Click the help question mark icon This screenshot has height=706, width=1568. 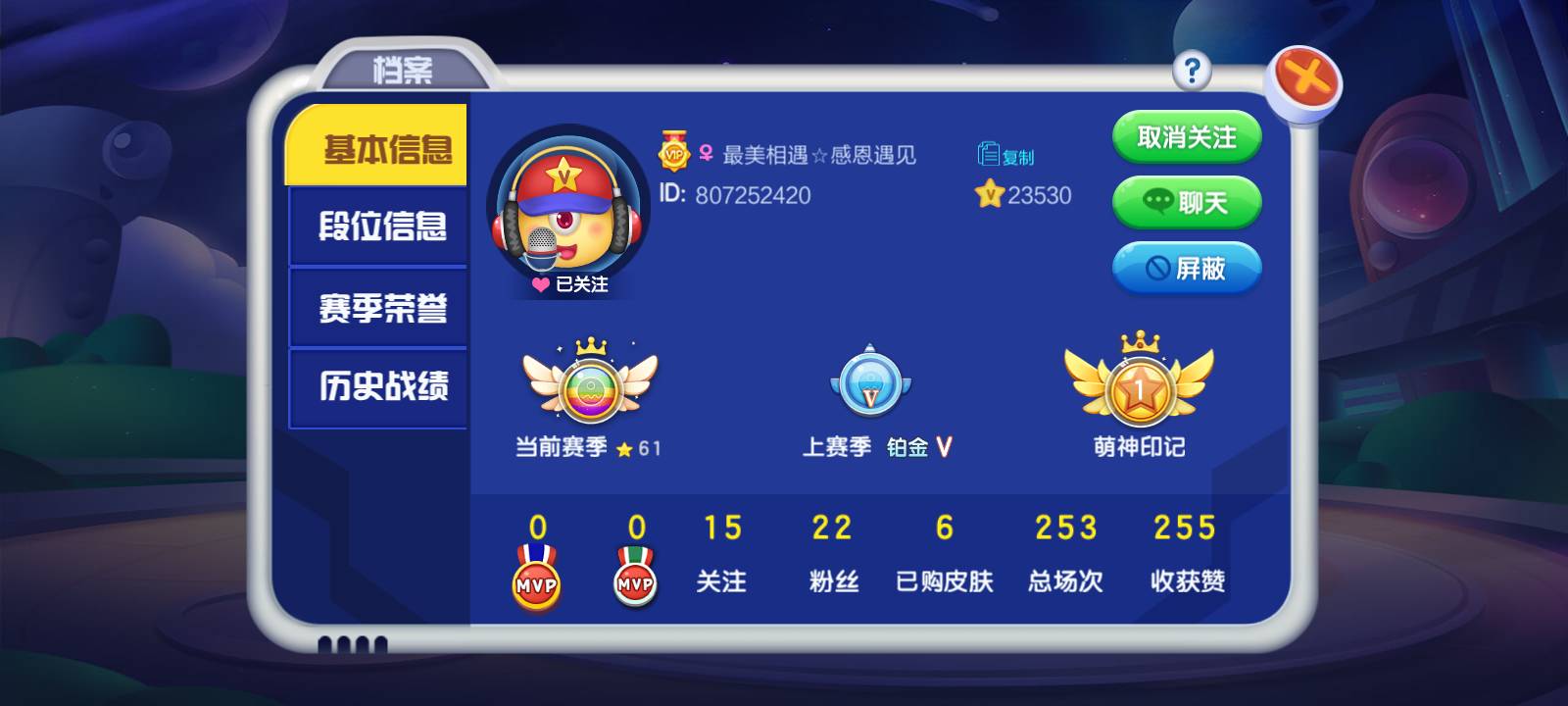pos(1192,69)
